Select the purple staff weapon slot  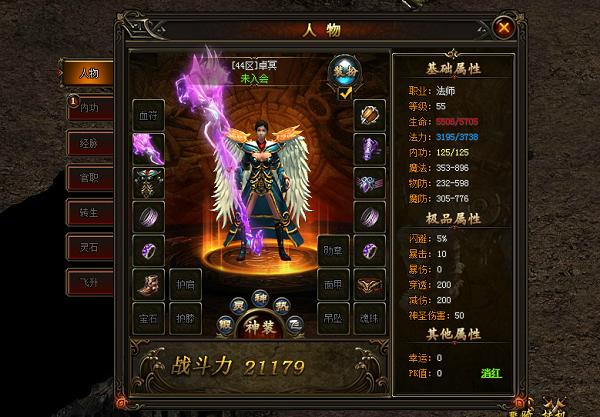pos(149,149)
